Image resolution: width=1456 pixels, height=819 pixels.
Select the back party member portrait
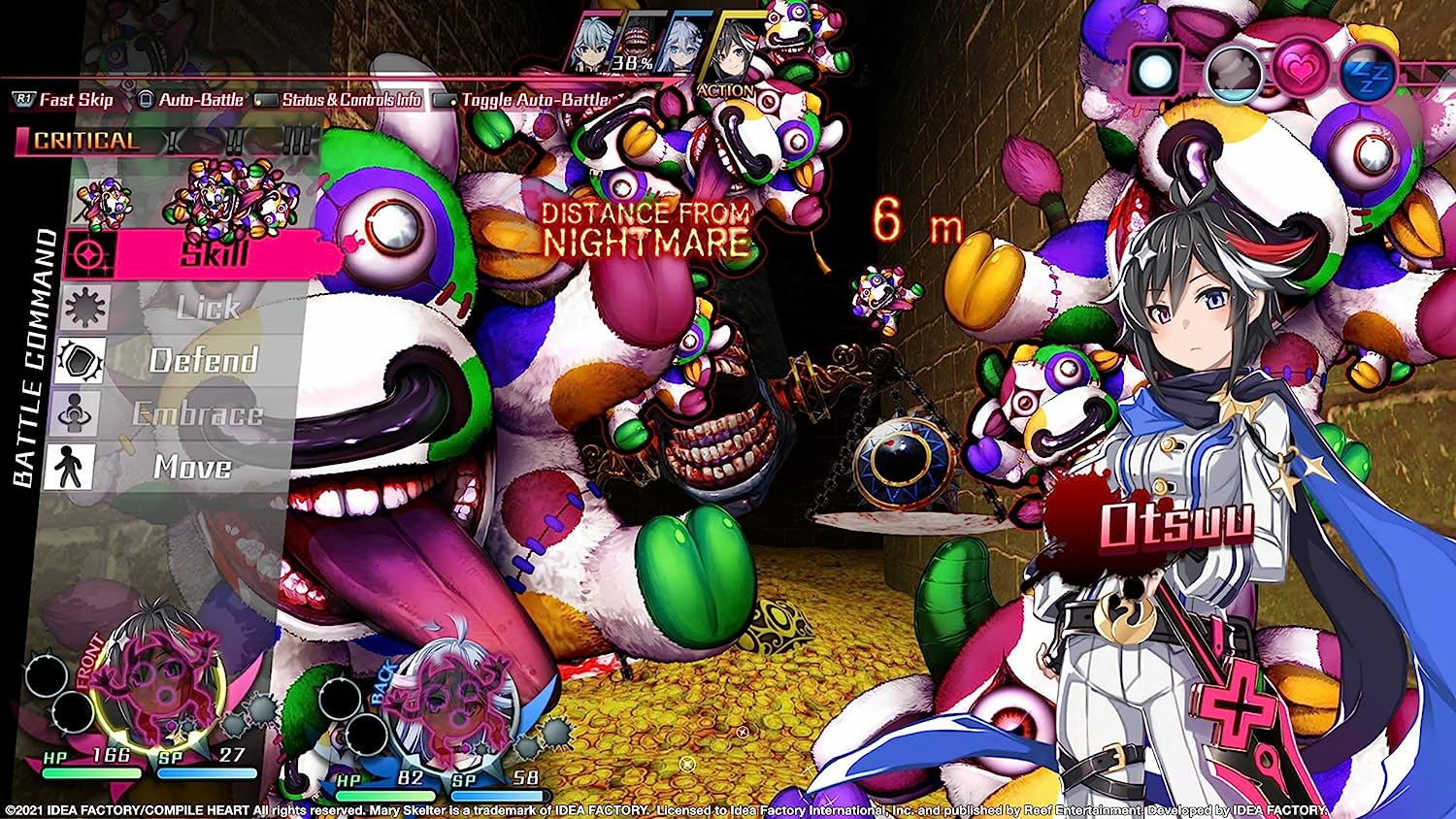pyautogui.click(x=447, y=704)
